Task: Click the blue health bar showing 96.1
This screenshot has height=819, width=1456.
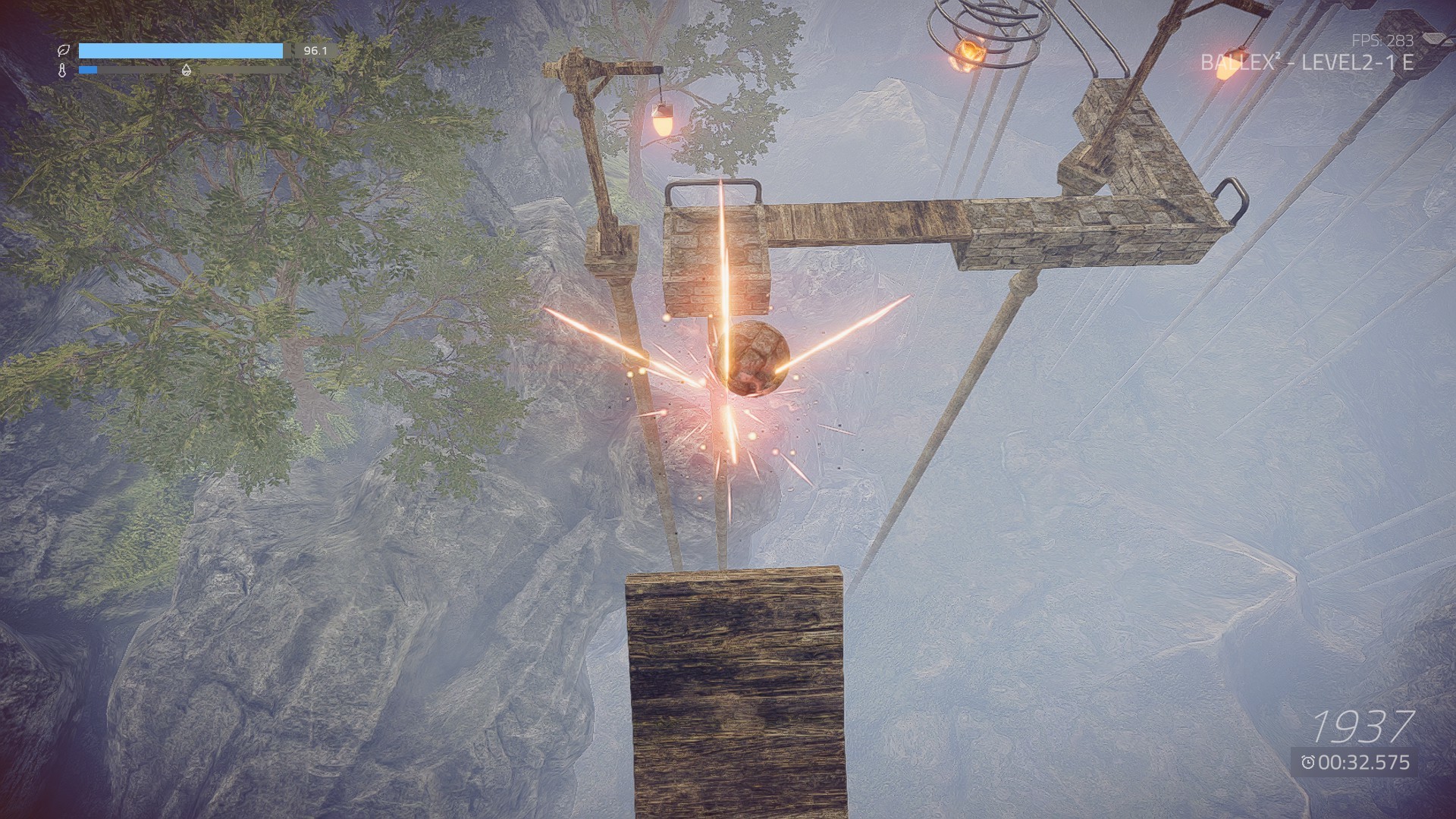Action: click(x=182, y=52)
